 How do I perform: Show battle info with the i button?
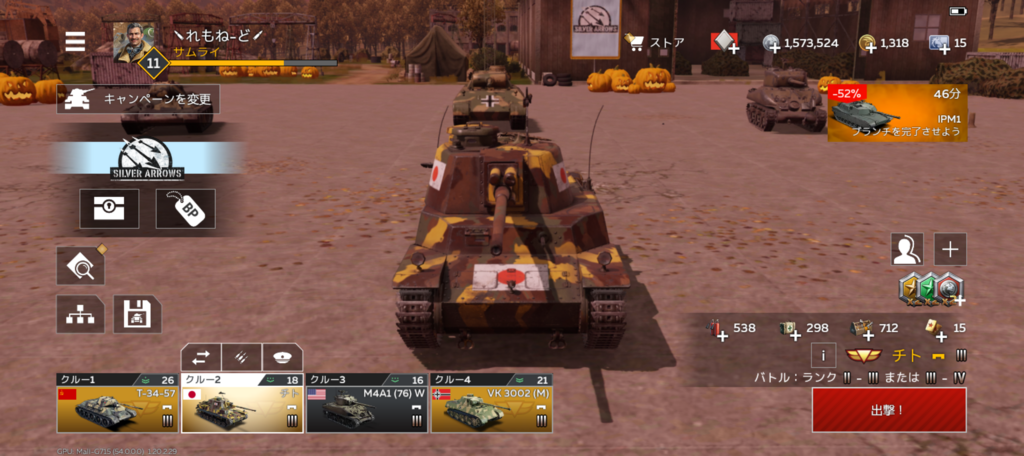coord(822,355)
